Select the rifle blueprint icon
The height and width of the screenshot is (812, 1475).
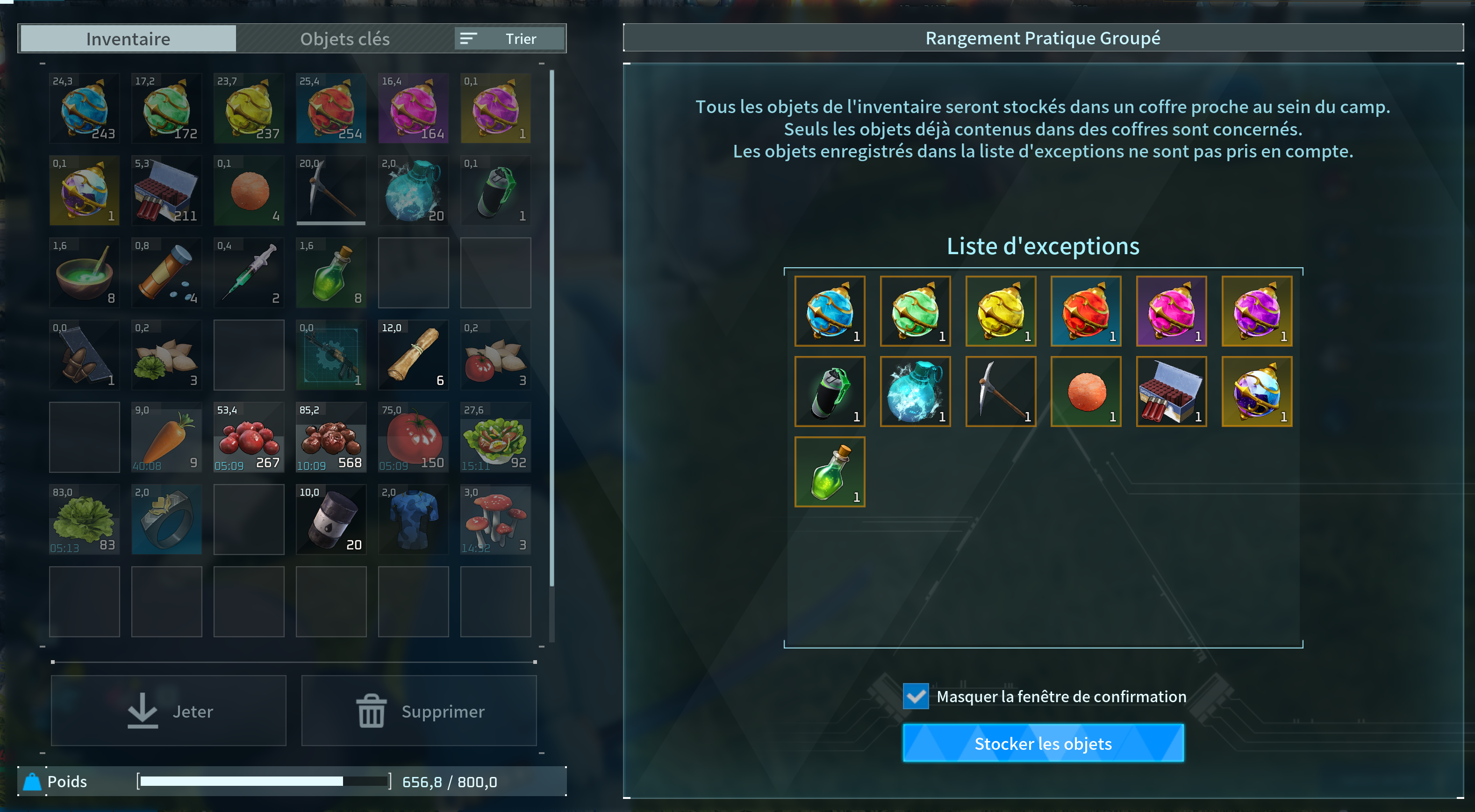pyautogui.click(x=331, y=355)
